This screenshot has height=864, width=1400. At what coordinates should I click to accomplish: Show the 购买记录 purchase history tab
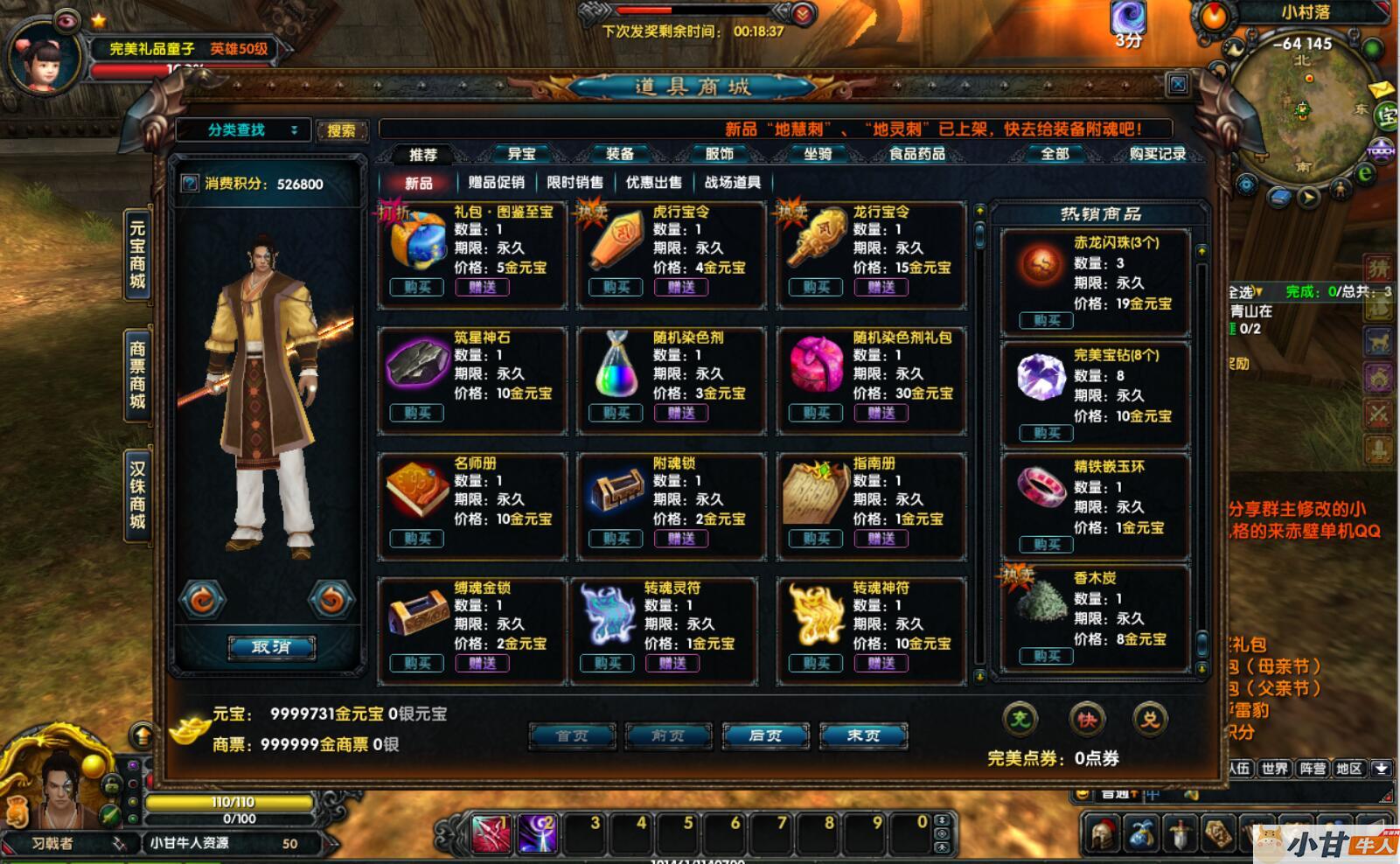[1157, 154]
